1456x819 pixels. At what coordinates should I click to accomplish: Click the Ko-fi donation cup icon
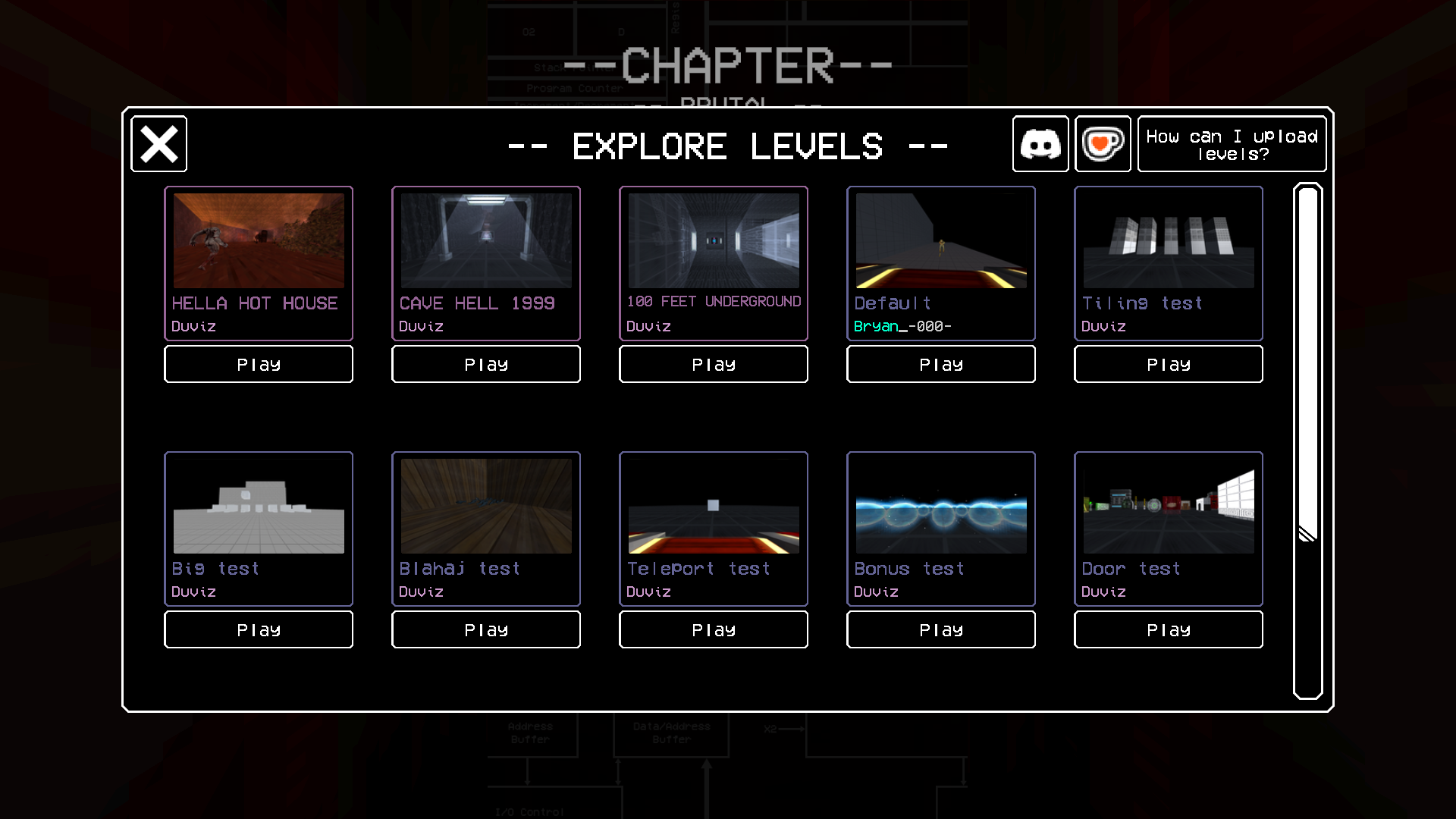click(x=1103, y=144)
